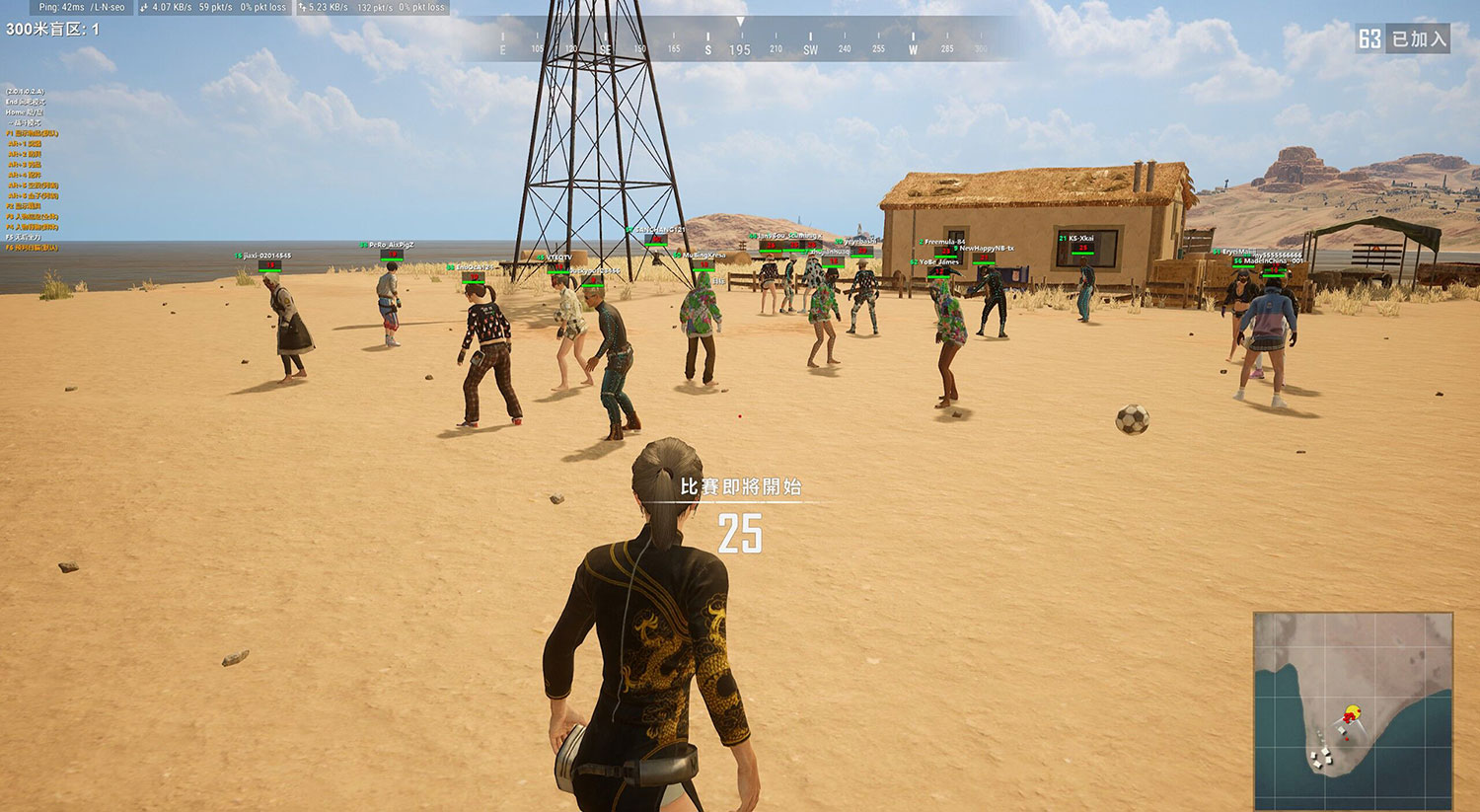Click the 0% pkt loss indicator
The height and width of the screenshot is (812, 1480).
pos(262,7)
